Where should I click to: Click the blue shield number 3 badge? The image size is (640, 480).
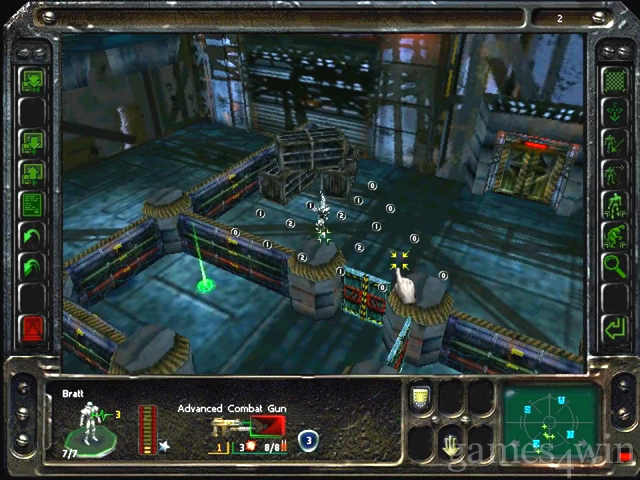click(x=309, y=438)
